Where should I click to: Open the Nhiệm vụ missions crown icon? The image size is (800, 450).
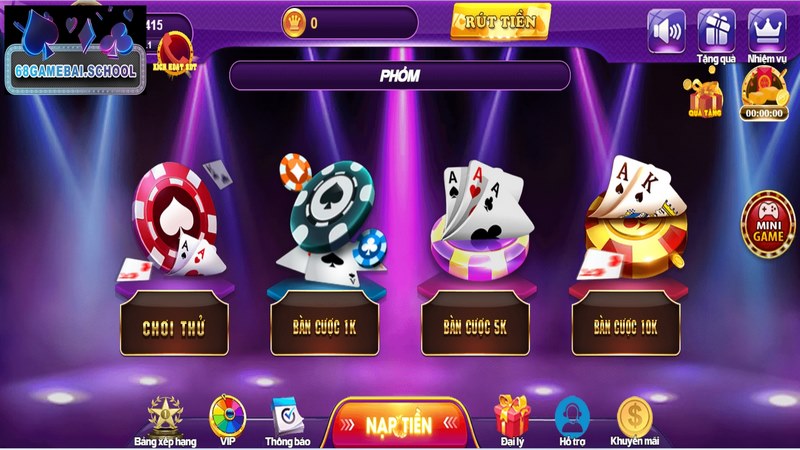tap(767, 30)
